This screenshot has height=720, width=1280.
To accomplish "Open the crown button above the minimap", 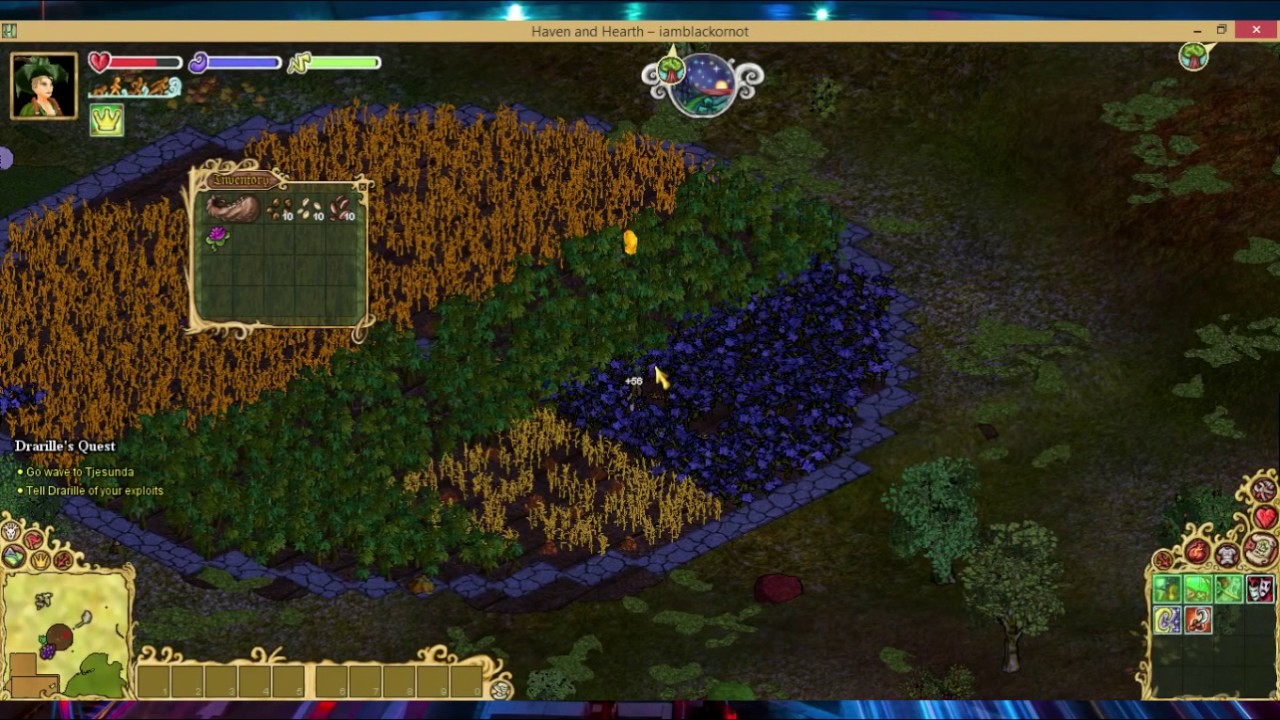I will pyautogui.click(x=40, y=559).
